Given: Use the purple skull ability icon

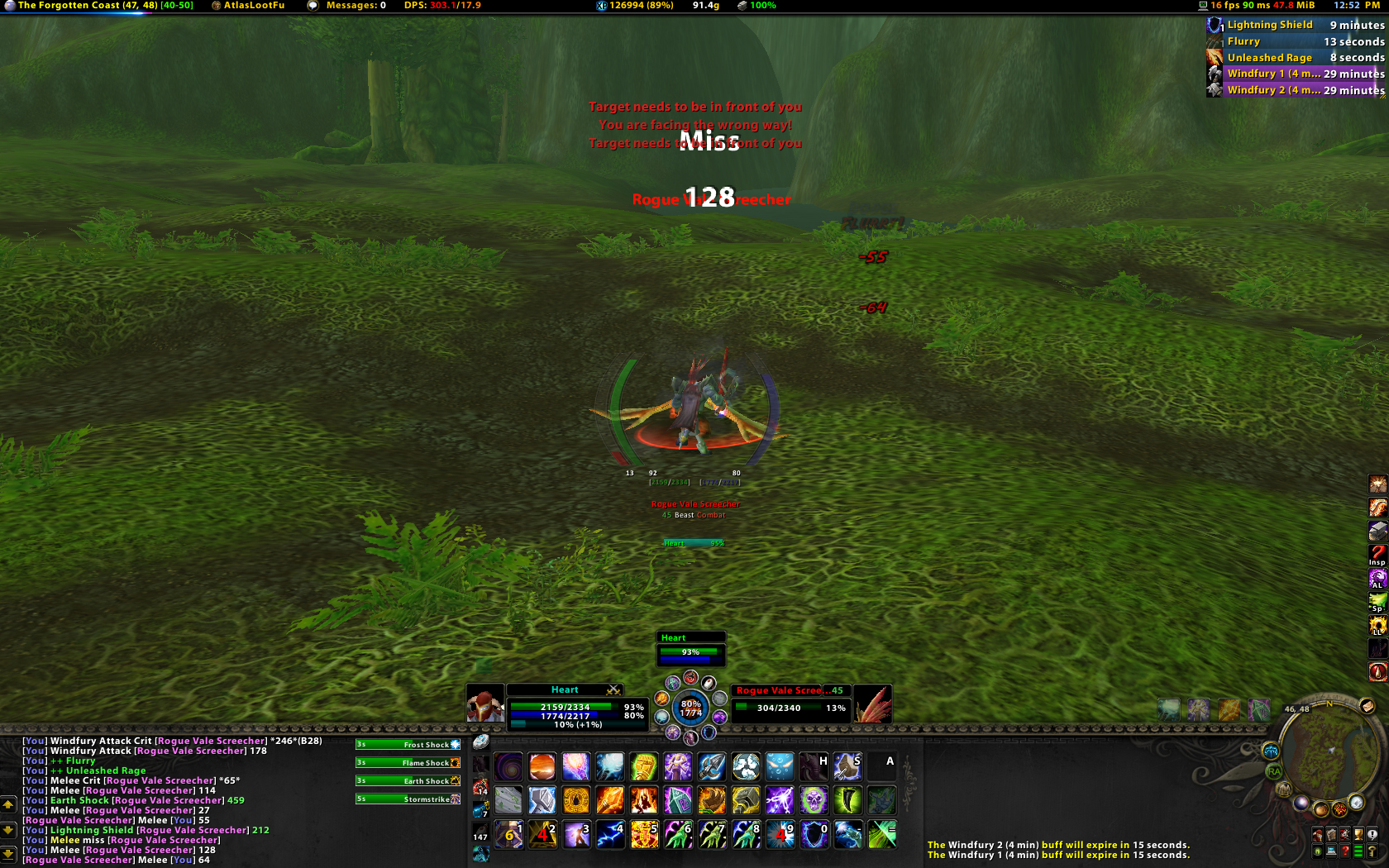Looking at the screenshot, I should pos(814,800).
